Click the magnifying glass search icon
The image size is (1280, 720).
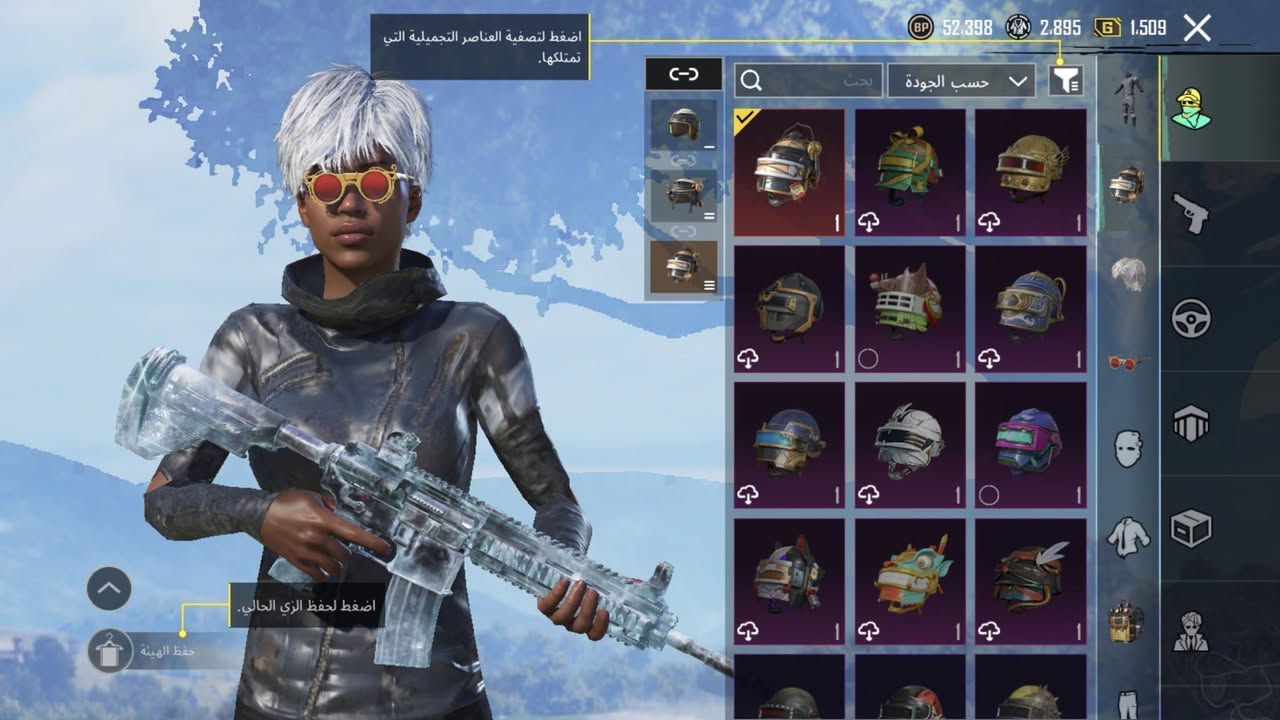[751, 80]
